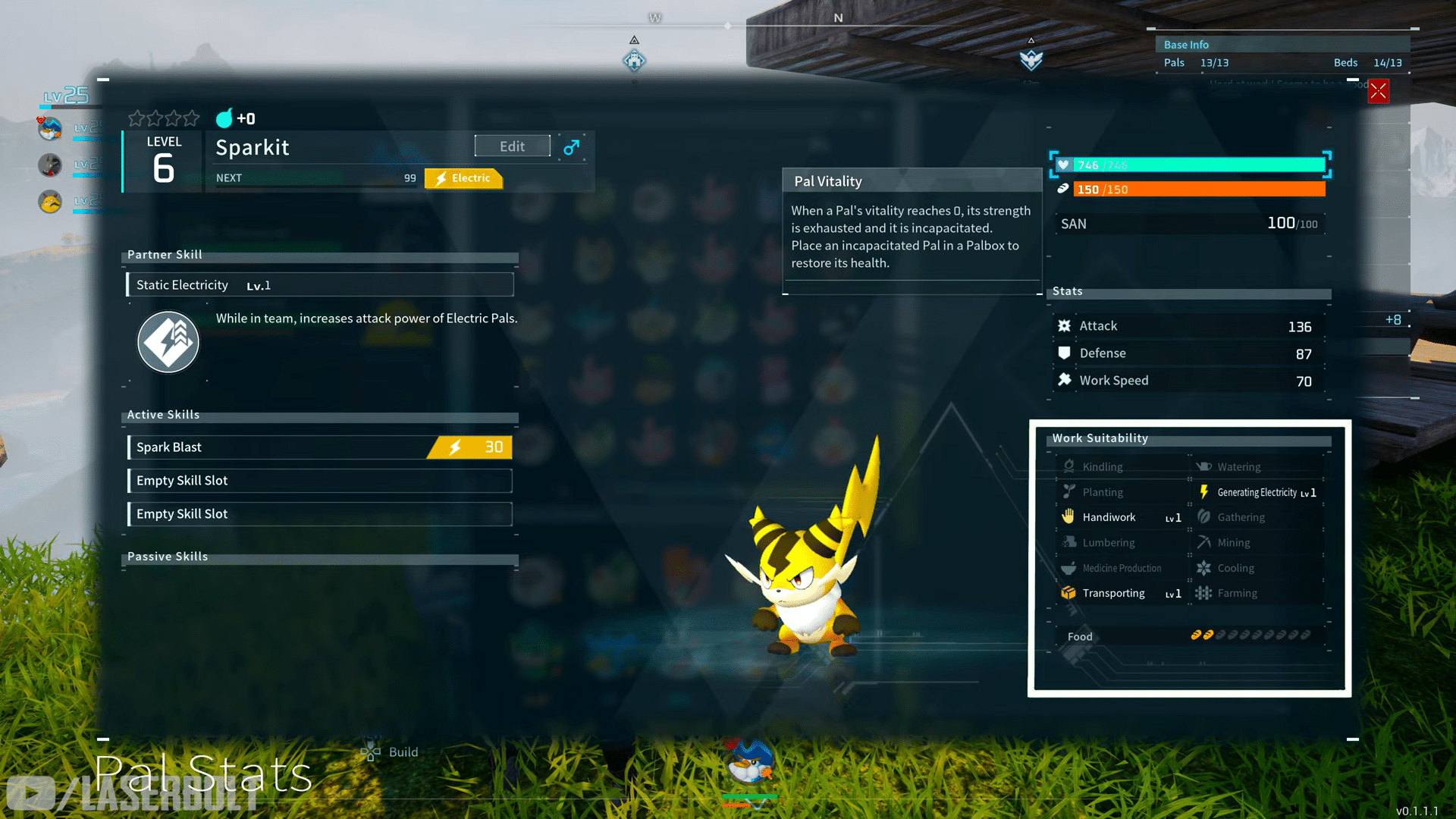
Task: Click the Attack stat crossed-swords icon
Action: click(x=1065, y=325)
